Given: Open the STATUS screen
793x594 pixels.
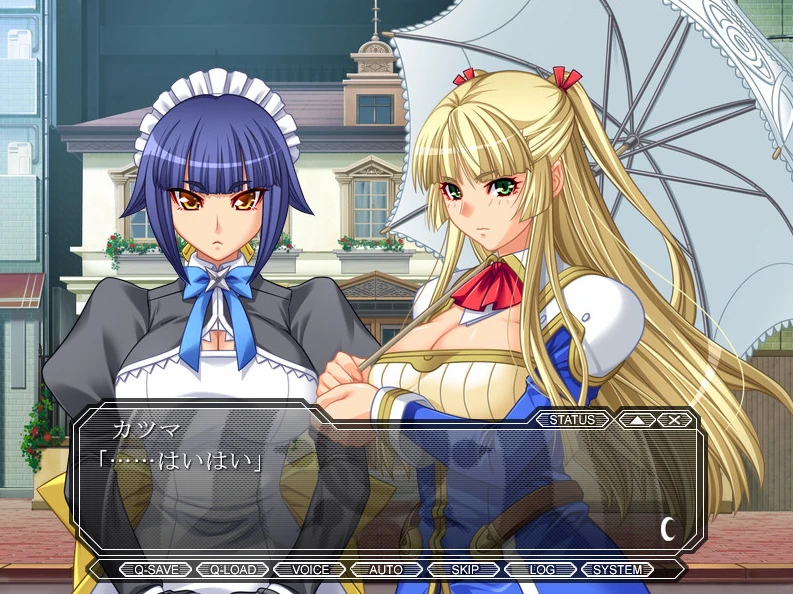Looking at the screenshot, I should pos(572,420).
